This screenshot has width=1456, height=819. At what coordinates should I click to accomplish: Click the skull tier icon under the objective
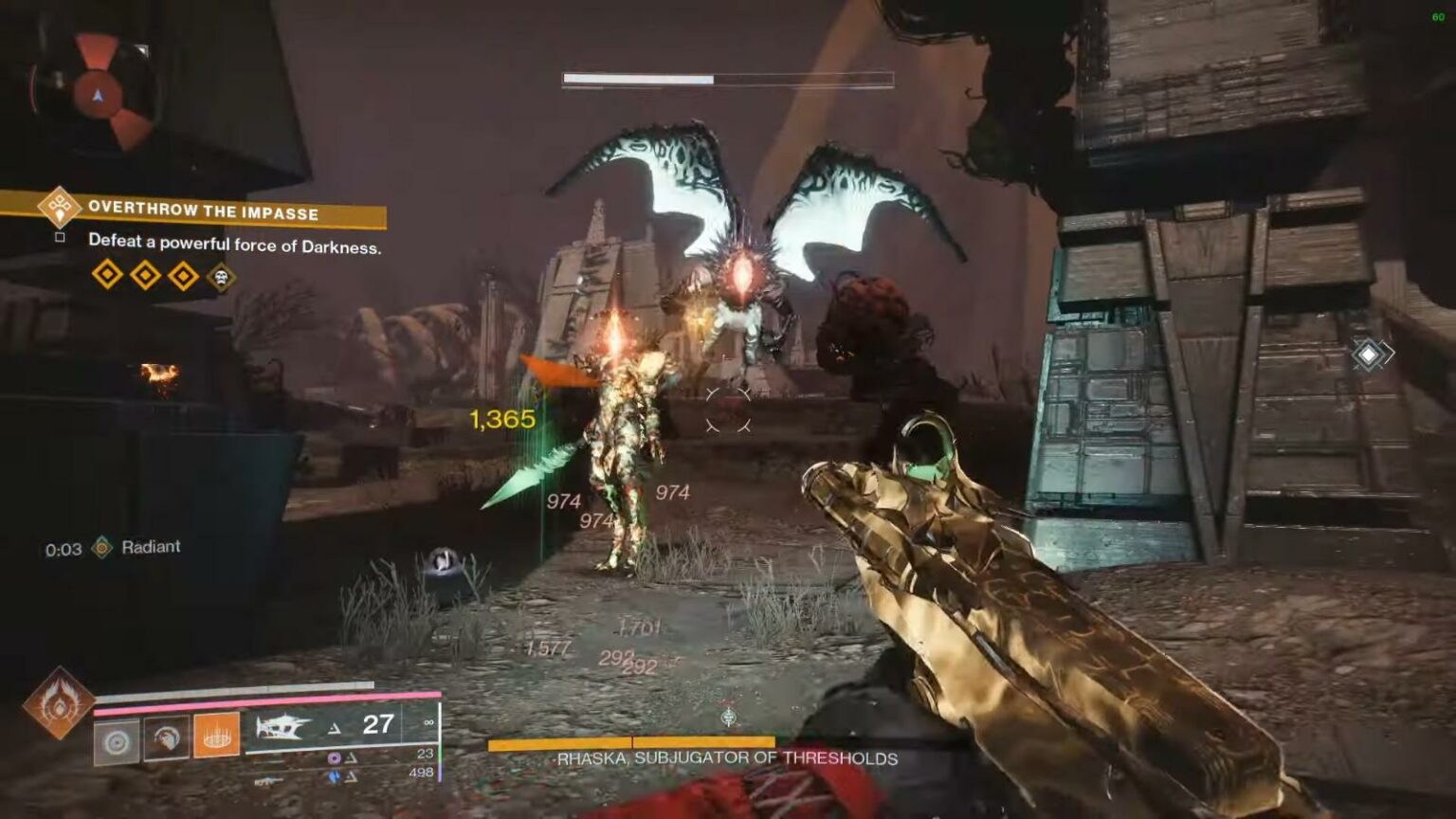220,278
